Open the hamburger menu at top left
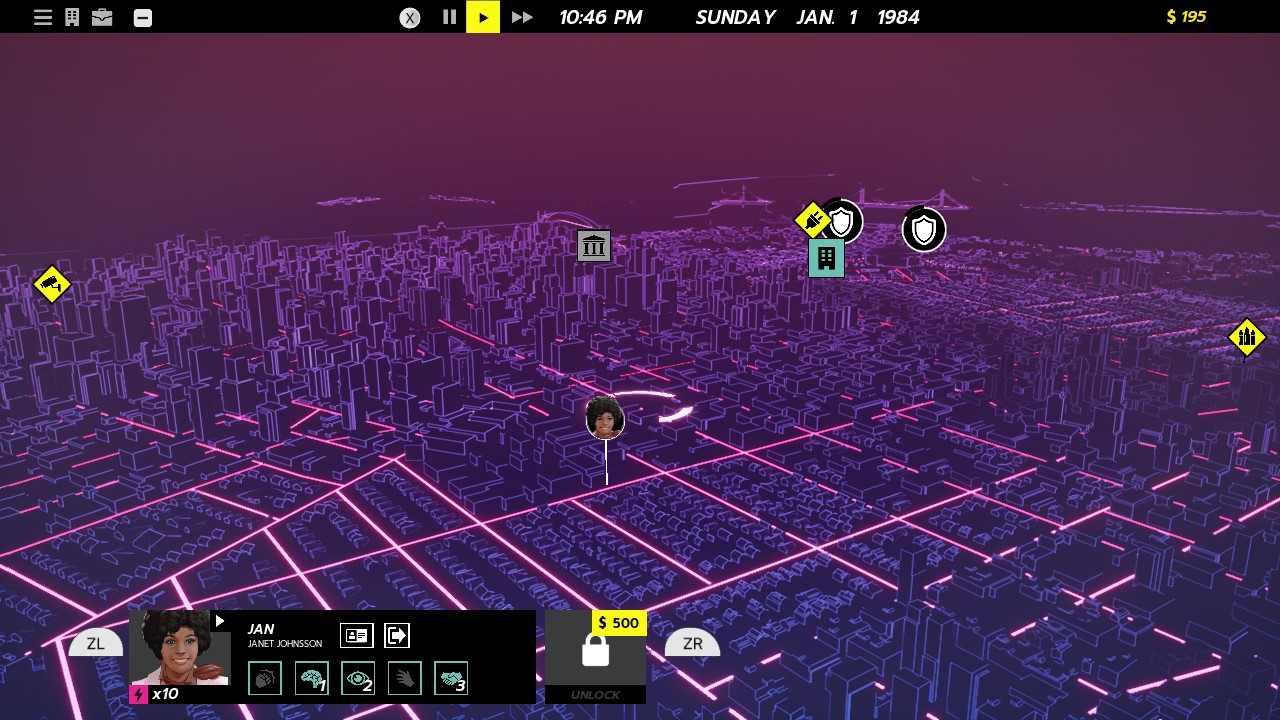Image resolution: width=1280 pixels, height=720 pixels. 43,16
